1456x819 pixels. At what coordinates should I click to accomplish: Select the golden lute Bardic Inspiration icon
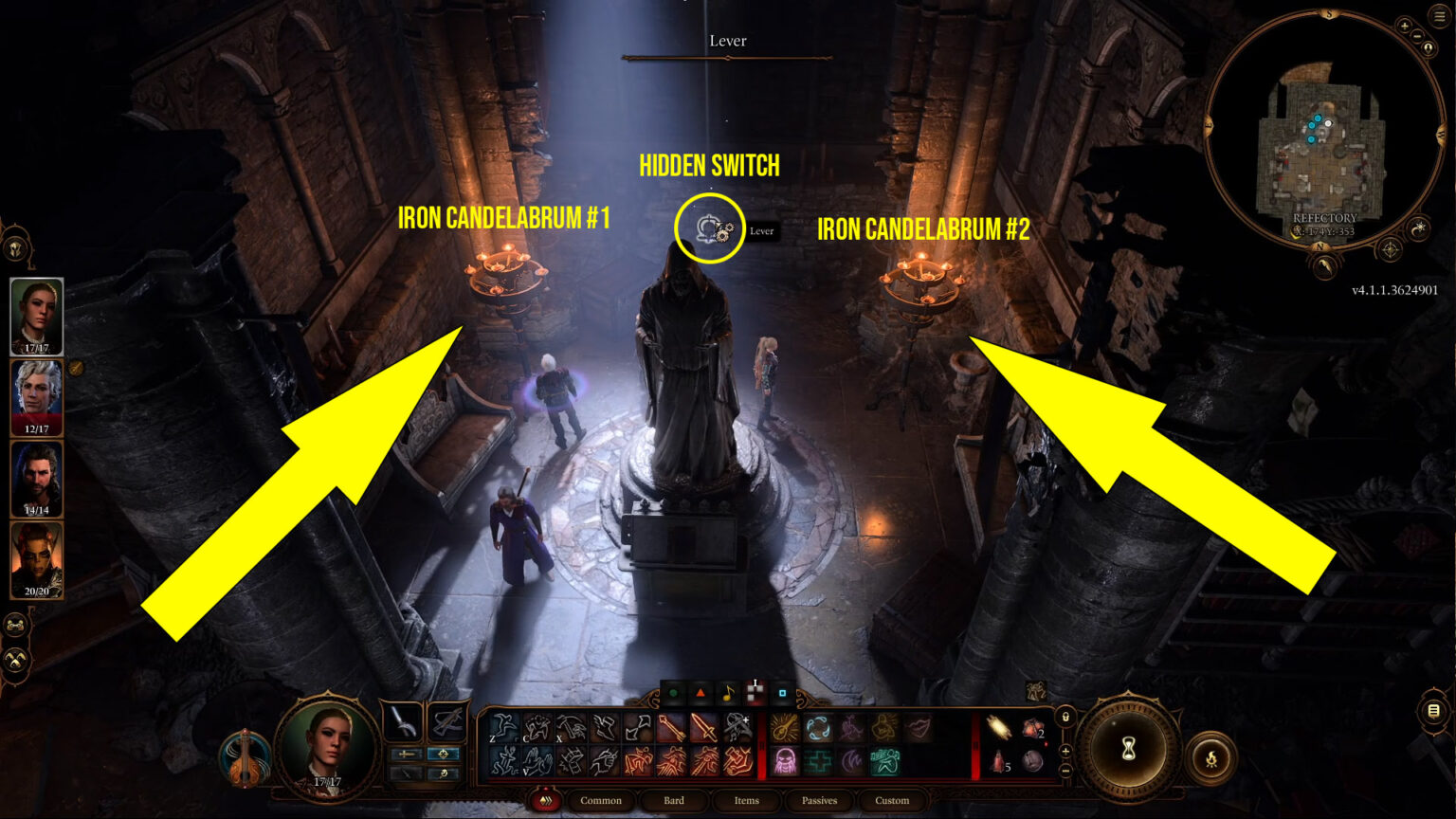[x=785, y=729]
